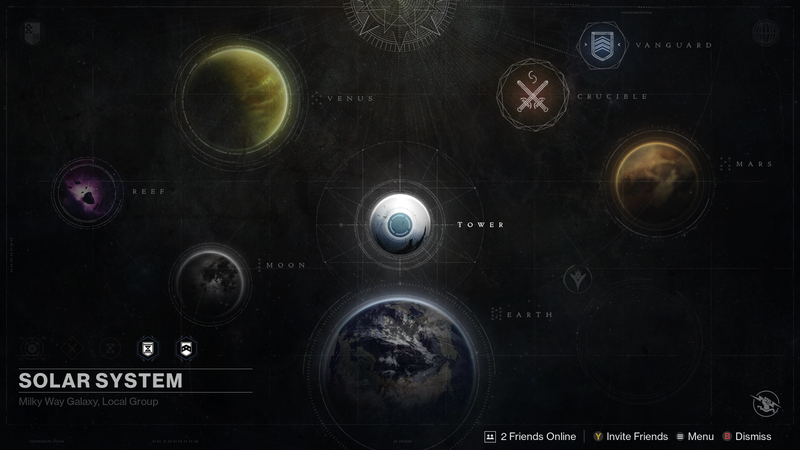Select the Tower destination
The image size is (800, 450).
click(x=400, y=224)
